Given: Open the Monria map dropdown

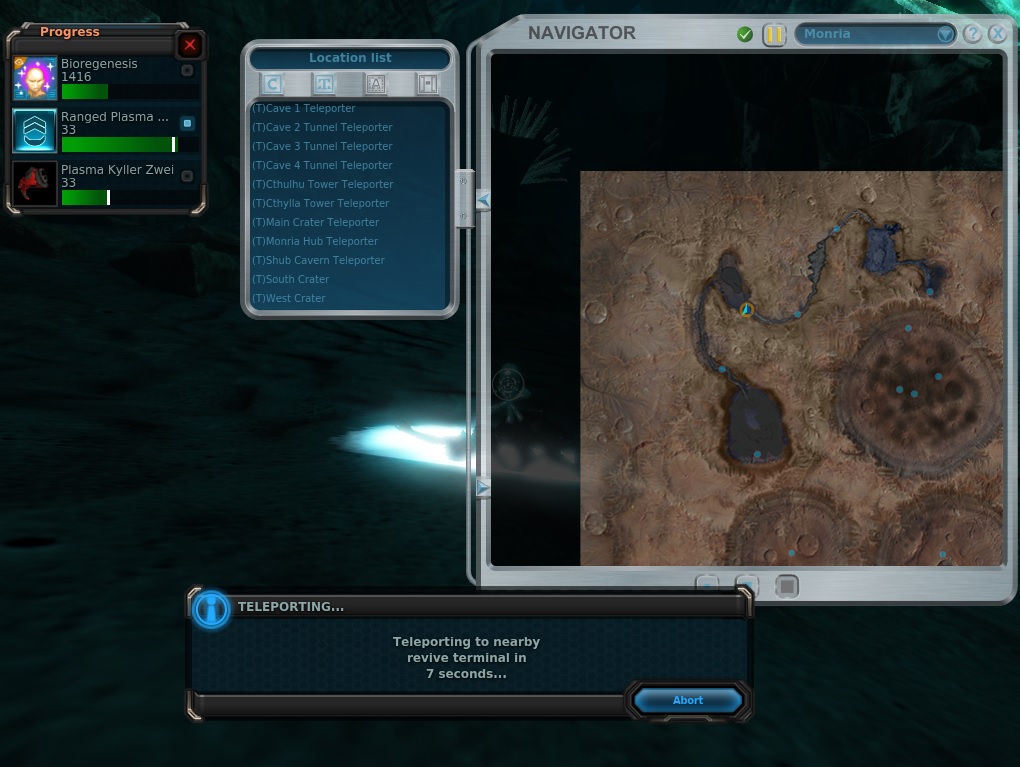Looking at the screenshot, I should pyautogui.click(x=945, y=34).
